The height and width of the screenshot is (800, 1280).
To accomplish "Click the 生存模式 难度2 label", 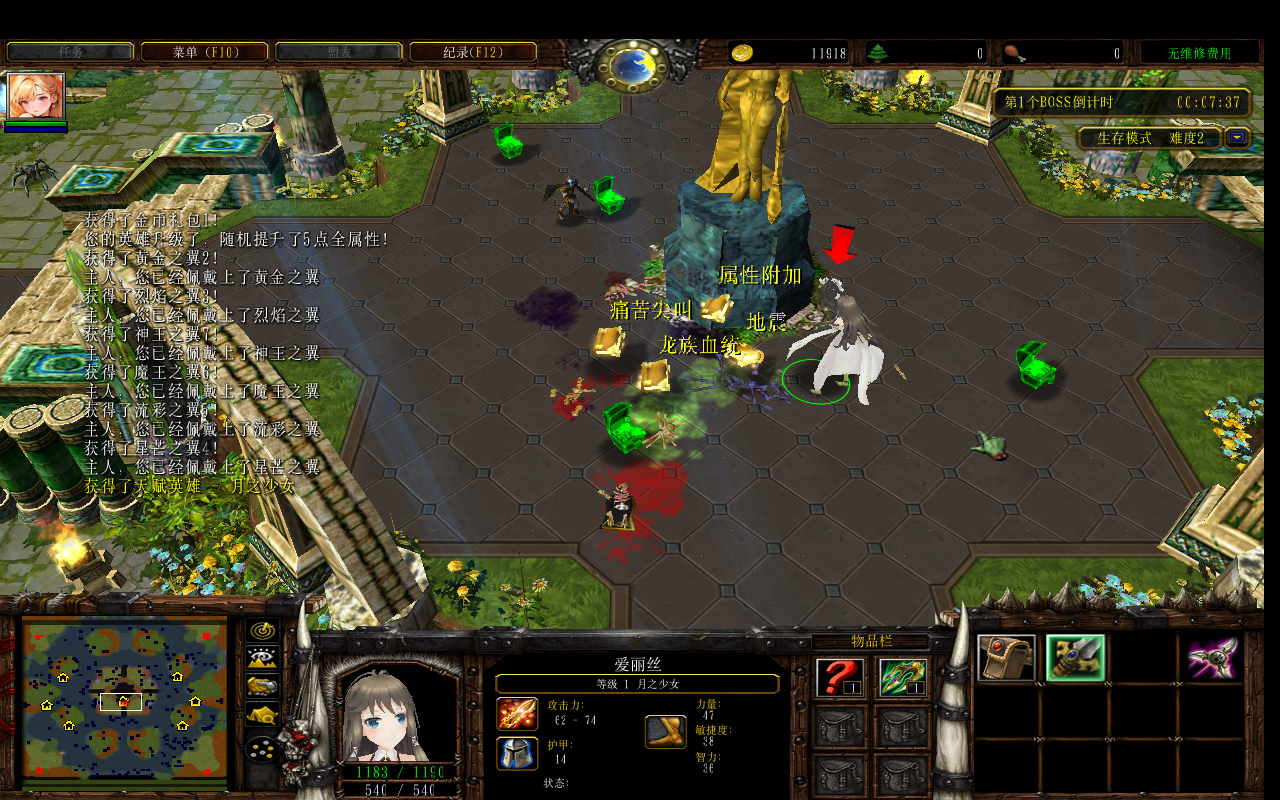I will click(x=1150, y=138).
